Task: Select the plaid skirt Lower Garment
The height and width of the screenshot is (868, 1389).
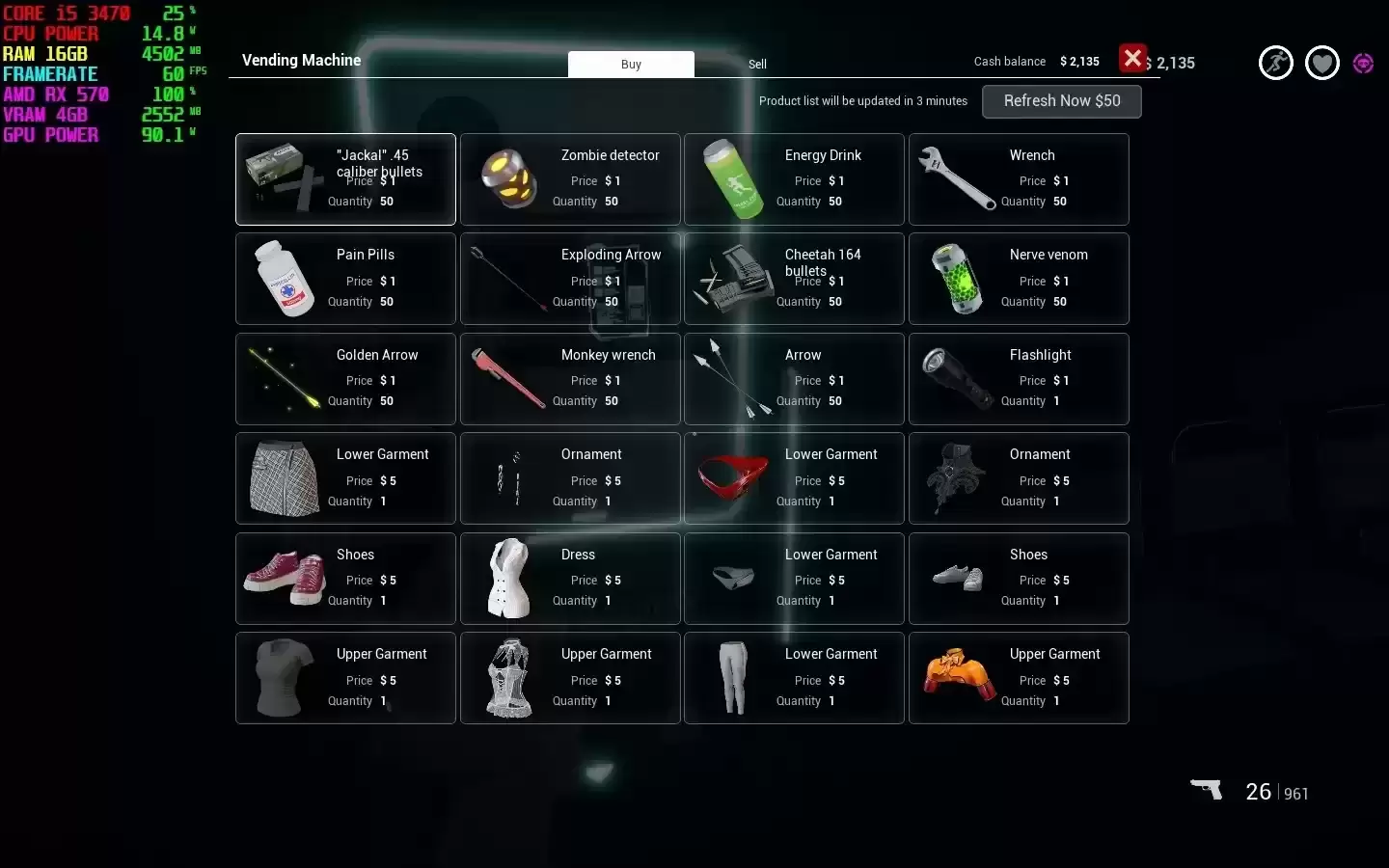Action: 345,478
